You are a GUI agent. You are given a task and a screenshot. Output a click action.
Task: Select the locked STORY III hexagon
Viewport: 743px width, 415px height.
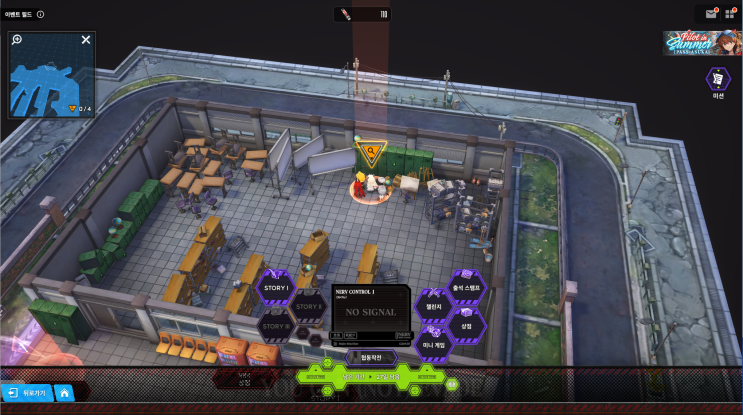pos(275,325)
